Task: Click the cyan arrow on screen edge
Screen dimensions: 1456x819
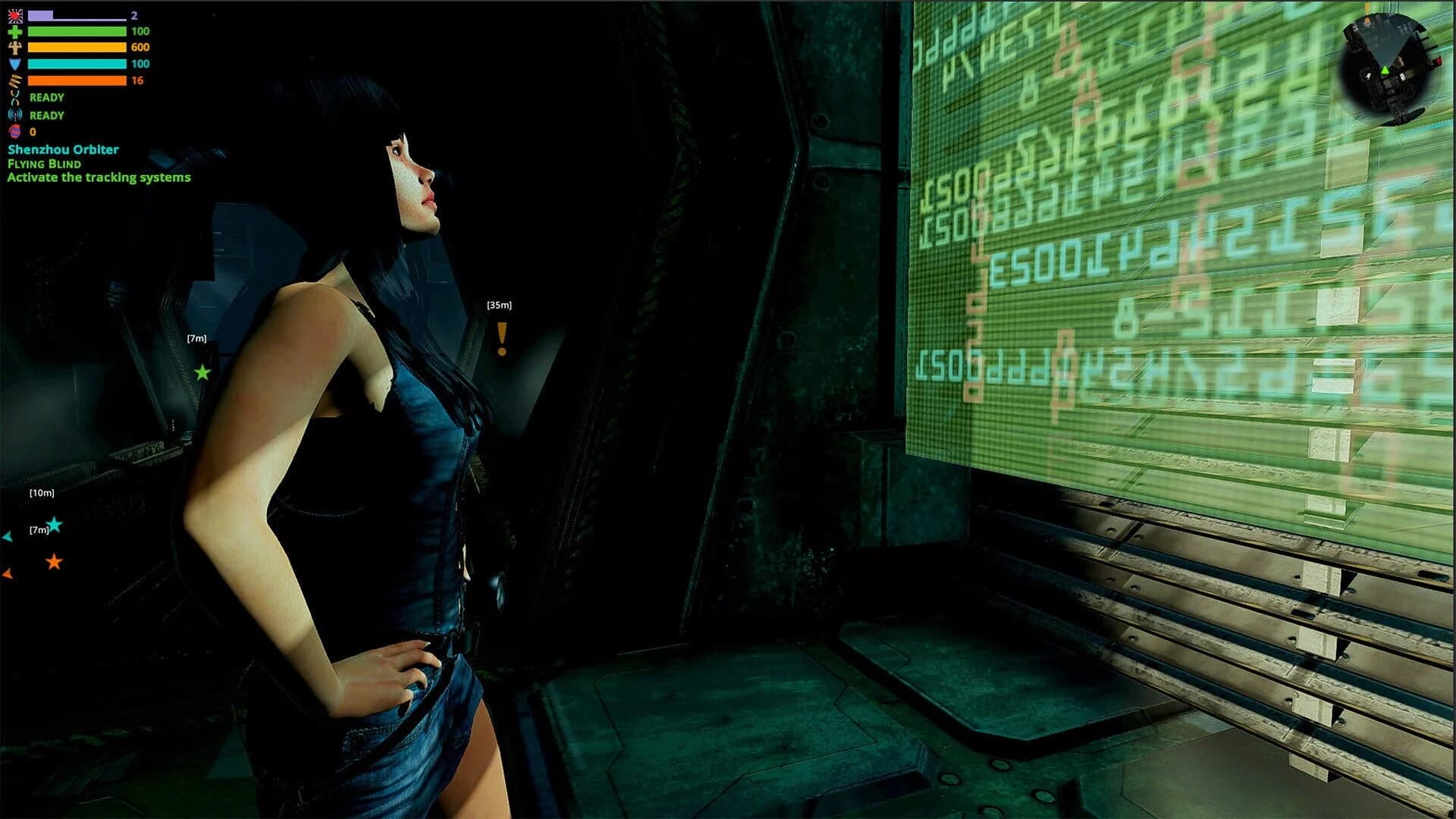Action: click(x=6, y=538)
